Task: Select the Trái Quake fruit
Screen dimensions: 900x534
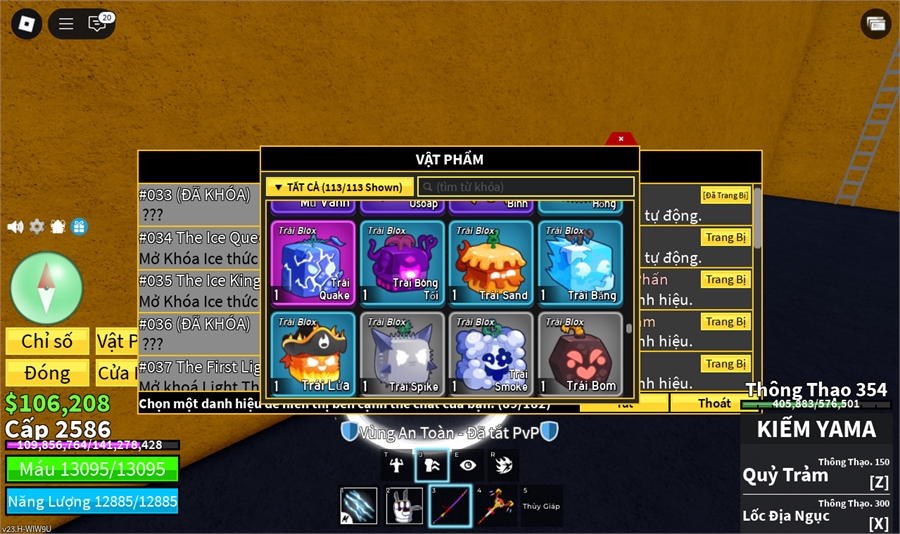Action: tap(312, 262)
